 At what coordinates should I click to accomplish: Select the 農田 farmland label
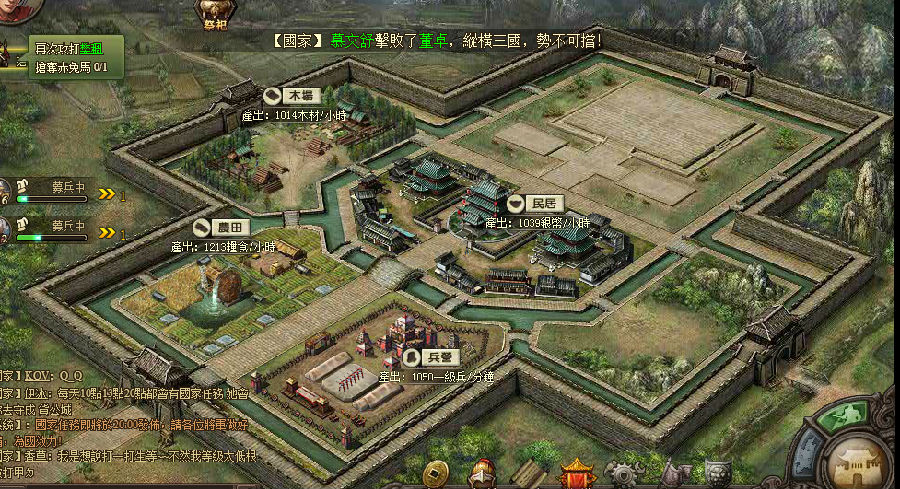click(x=218, y=227)
